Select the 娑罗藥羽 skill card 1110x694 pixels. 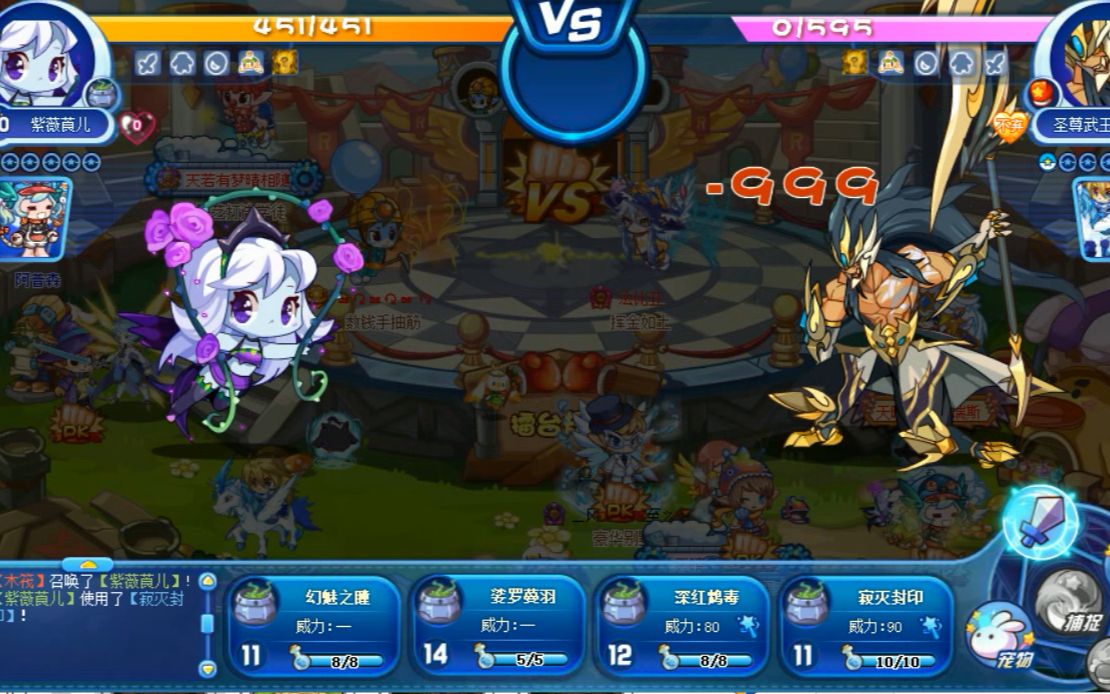tap(498, 626)
